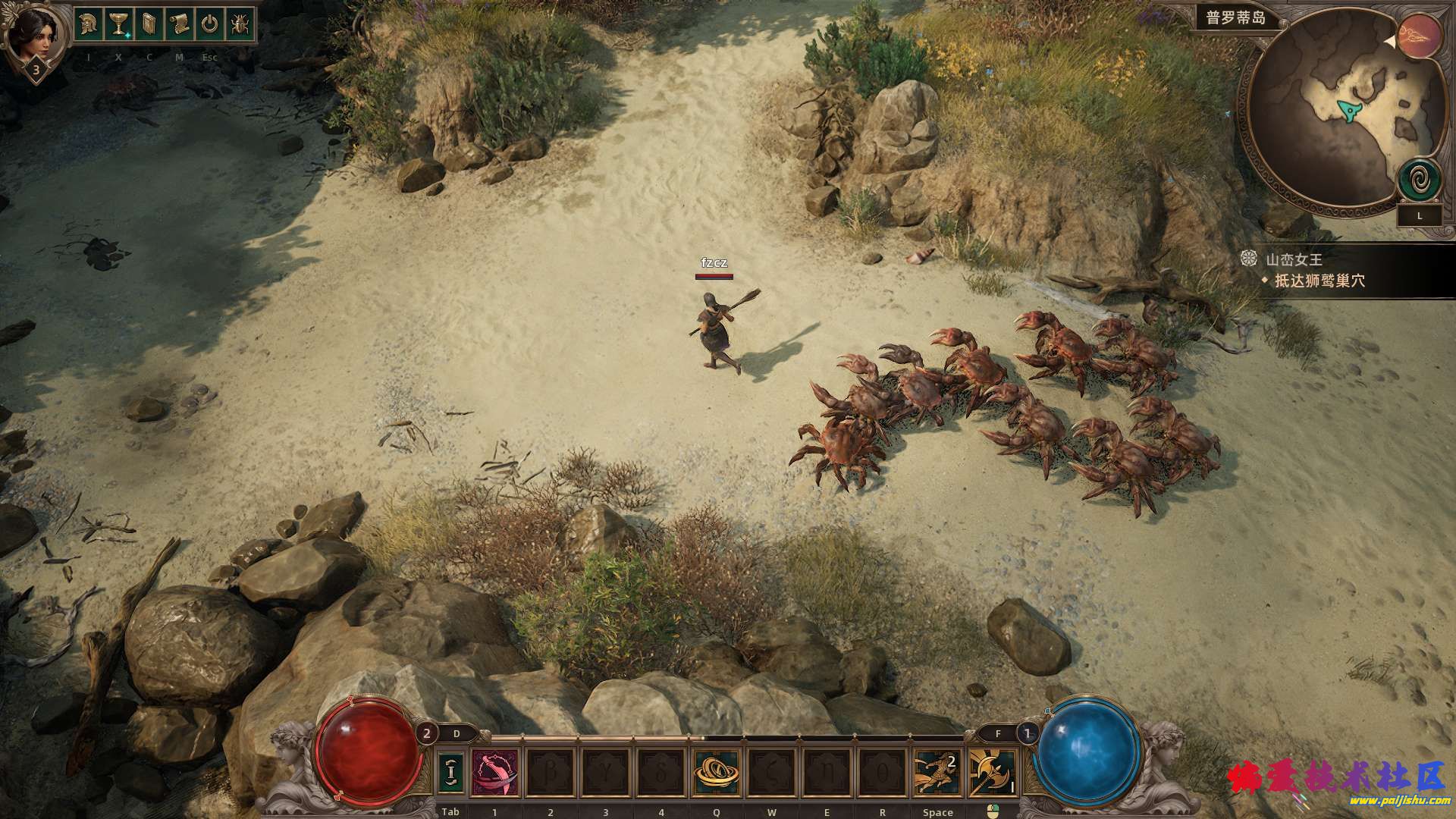Use the red health potion orb
1456x819 pixels.
(x=369, y=747)
